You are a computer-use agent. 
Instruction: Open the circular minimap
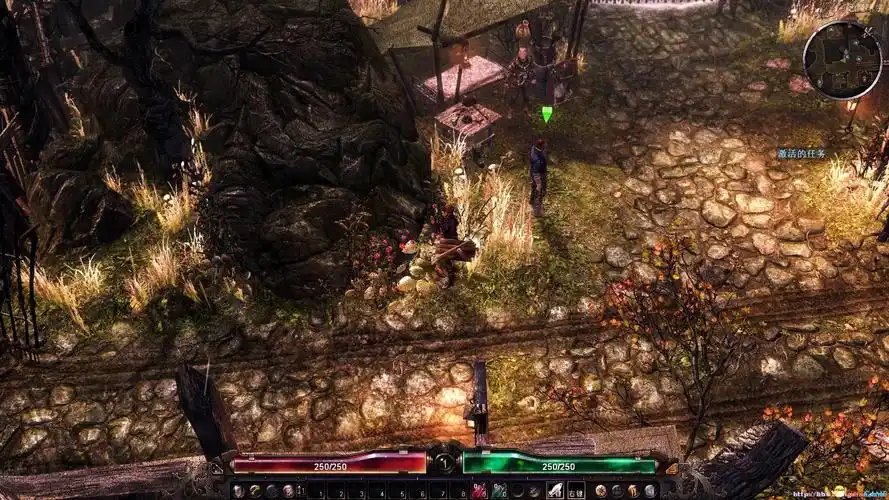point(842,59)
